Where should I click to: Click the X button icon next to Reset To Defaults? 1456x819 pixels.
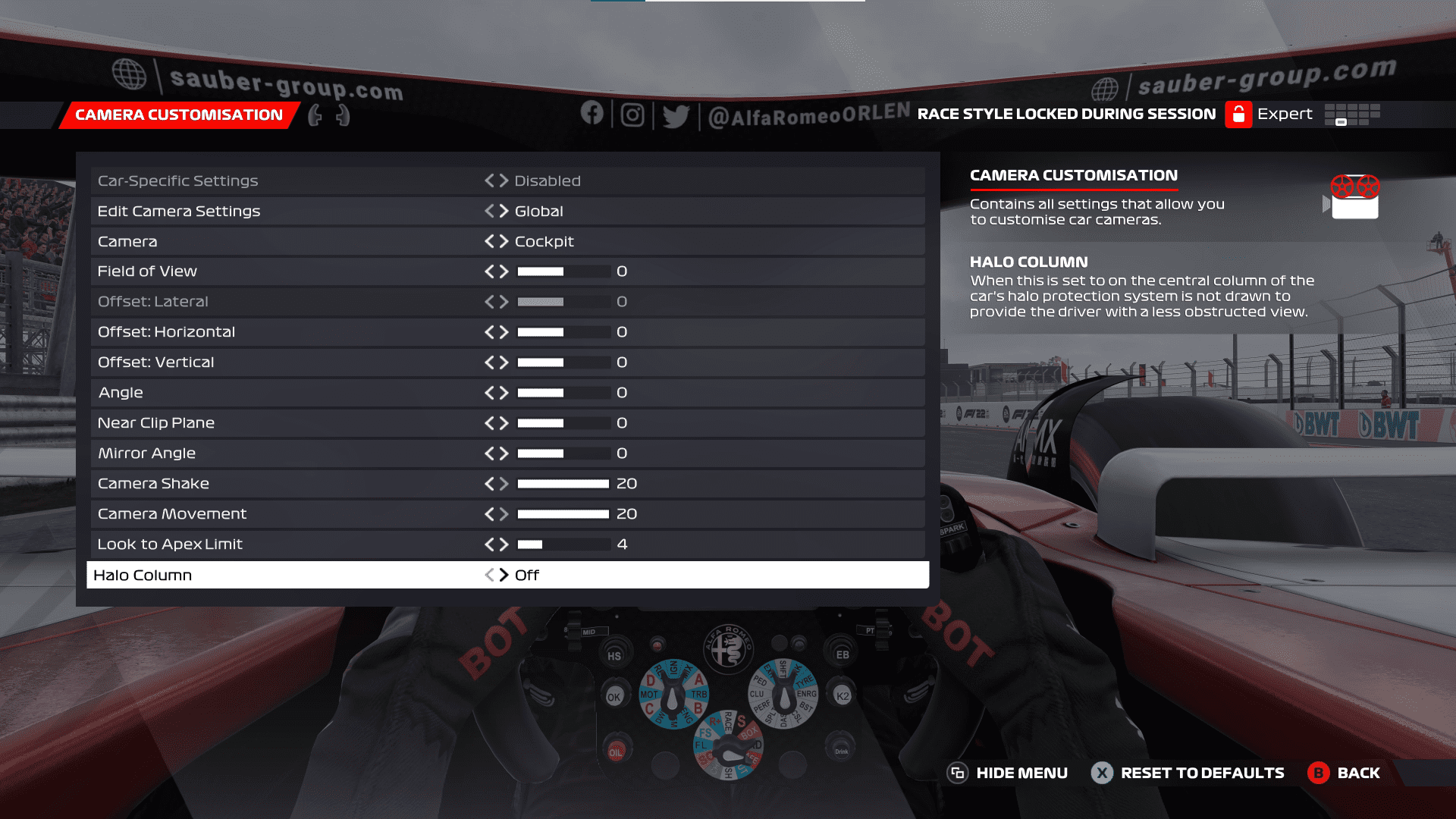[1101, 773]
